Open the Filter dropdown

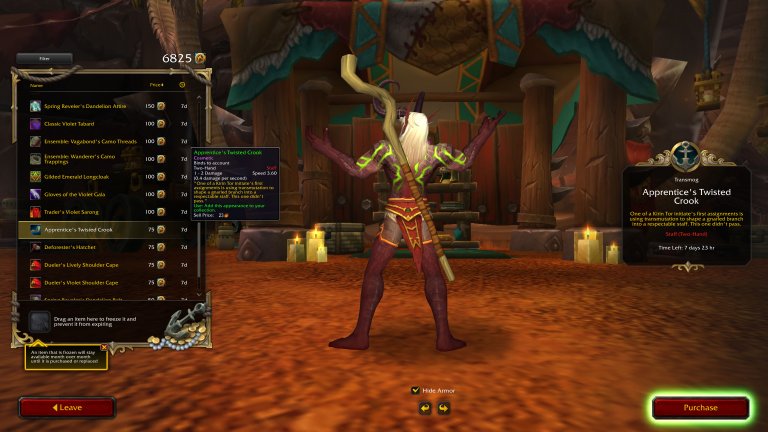pyautogui.click(x=43, y=59)
